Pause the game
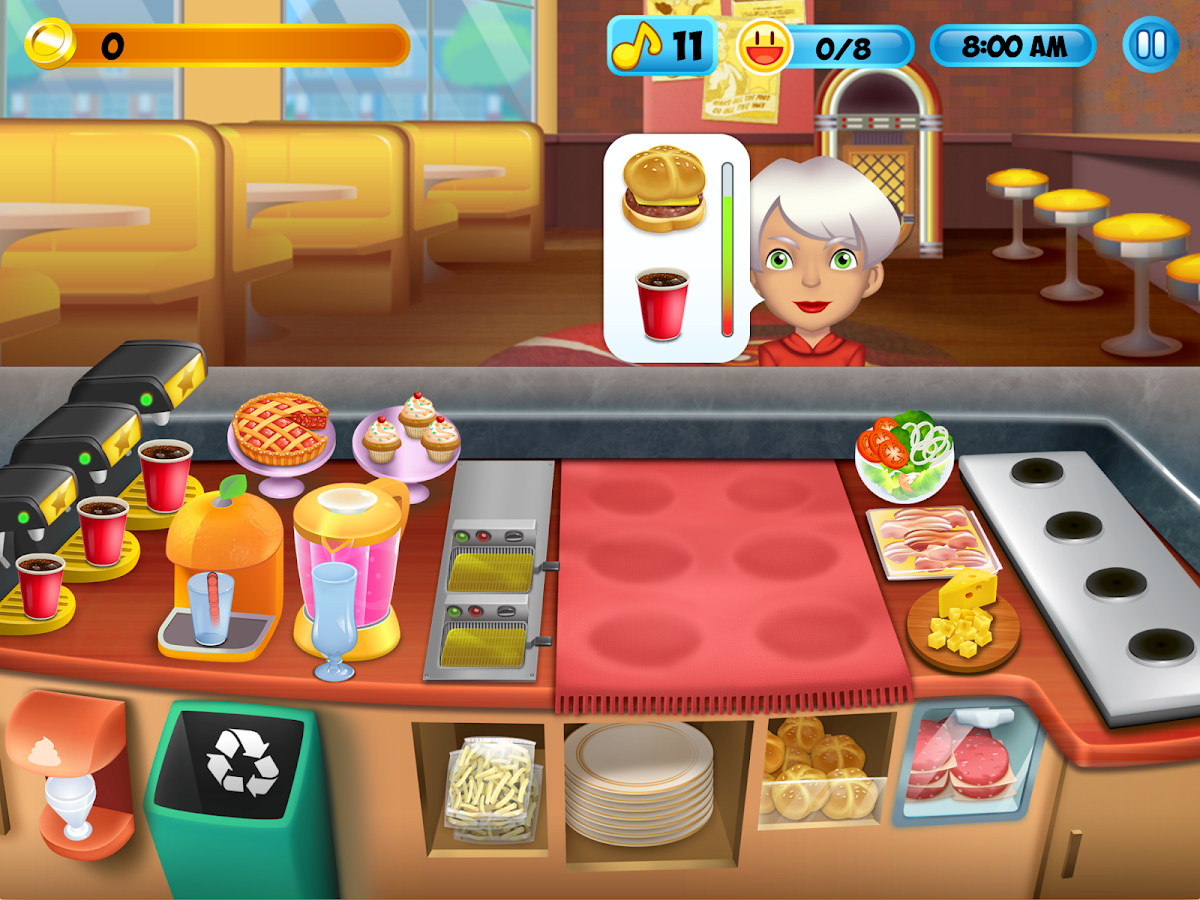 coord(1150,46)
